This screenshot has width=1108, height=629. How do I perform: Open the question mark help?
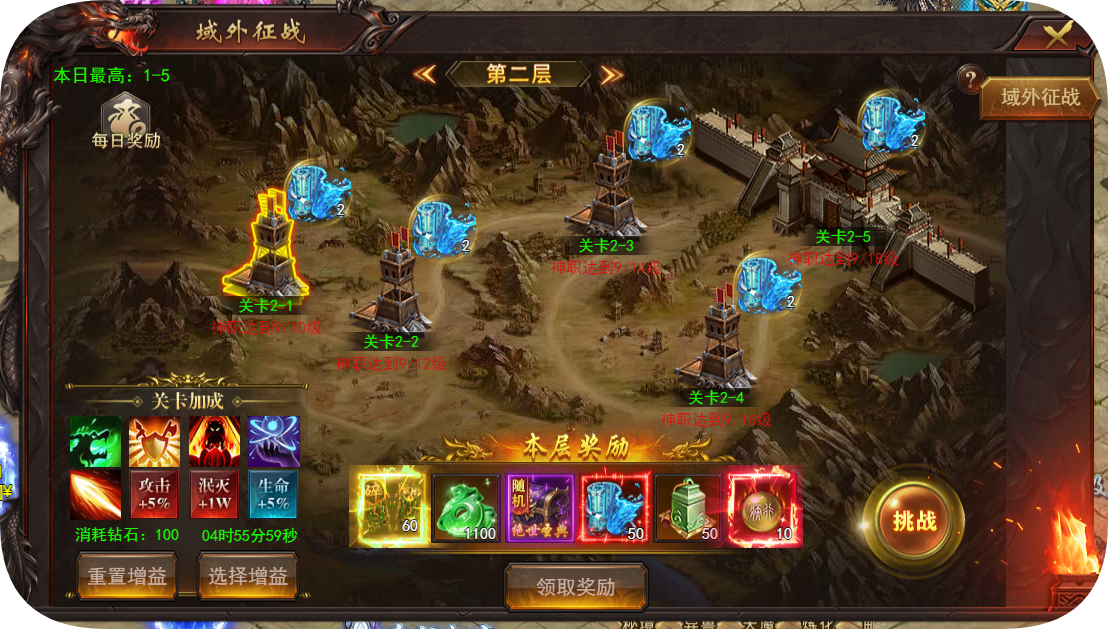click(968, 80)
